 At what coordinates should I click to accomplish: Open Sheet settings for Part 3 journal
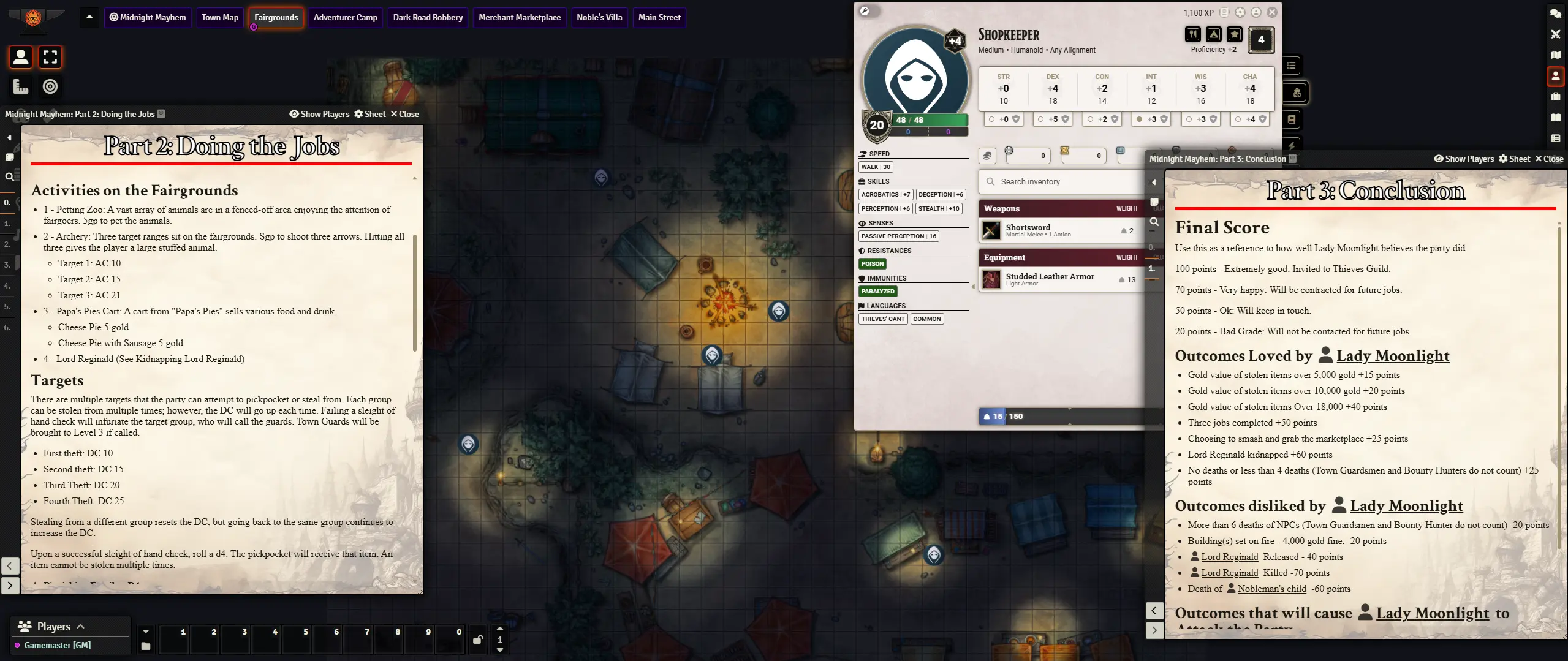(1514, 159)
